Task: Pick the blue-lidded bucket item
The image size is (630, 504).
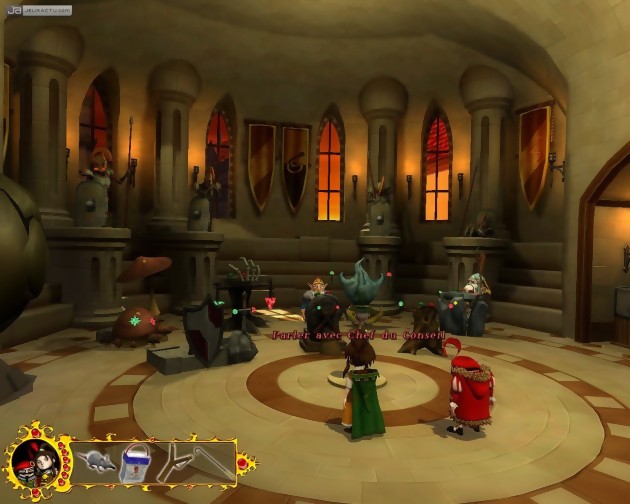Action: point(134,464)
